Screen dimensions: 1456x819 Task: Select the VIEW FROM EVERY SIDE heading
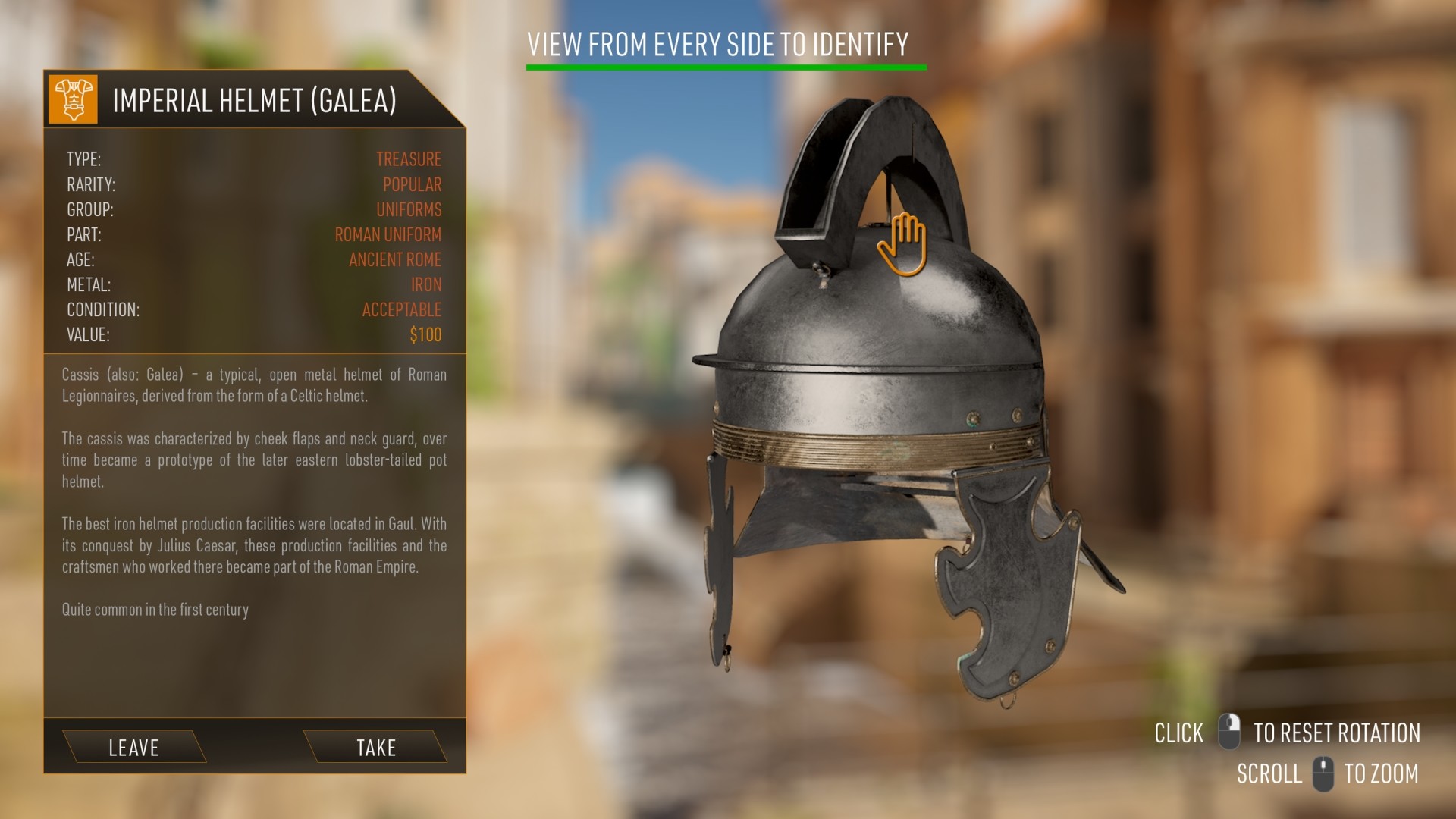click(719, 44)
